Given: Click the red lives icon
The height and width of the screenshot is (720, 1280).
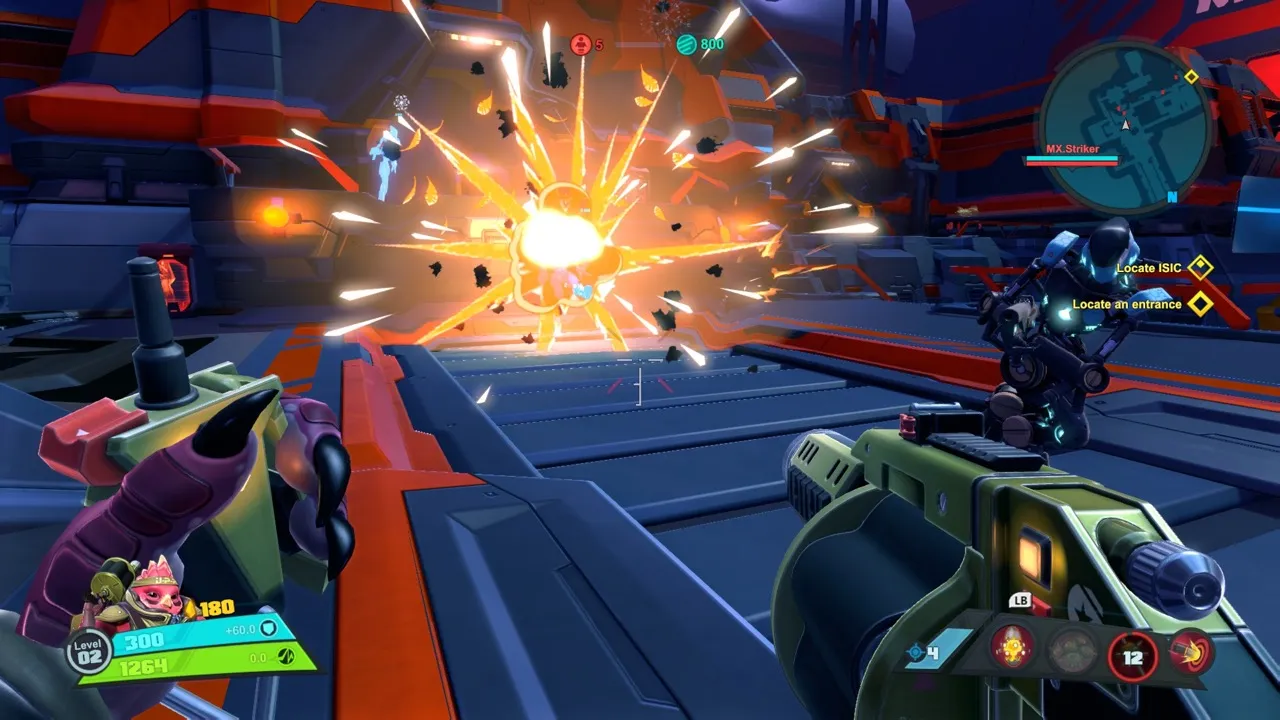Looking at the screenshot, I should tap(580, 44).
